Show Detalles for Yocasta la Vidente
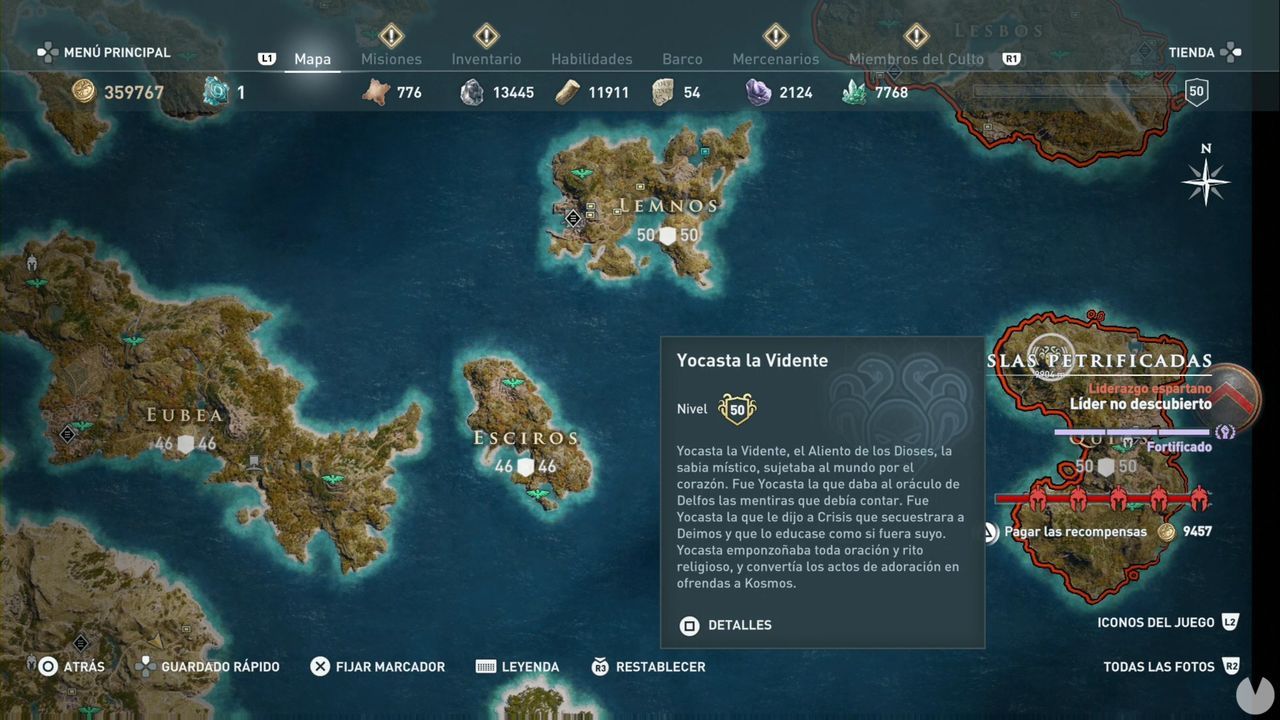1280x720 pixels. (739, 625)
